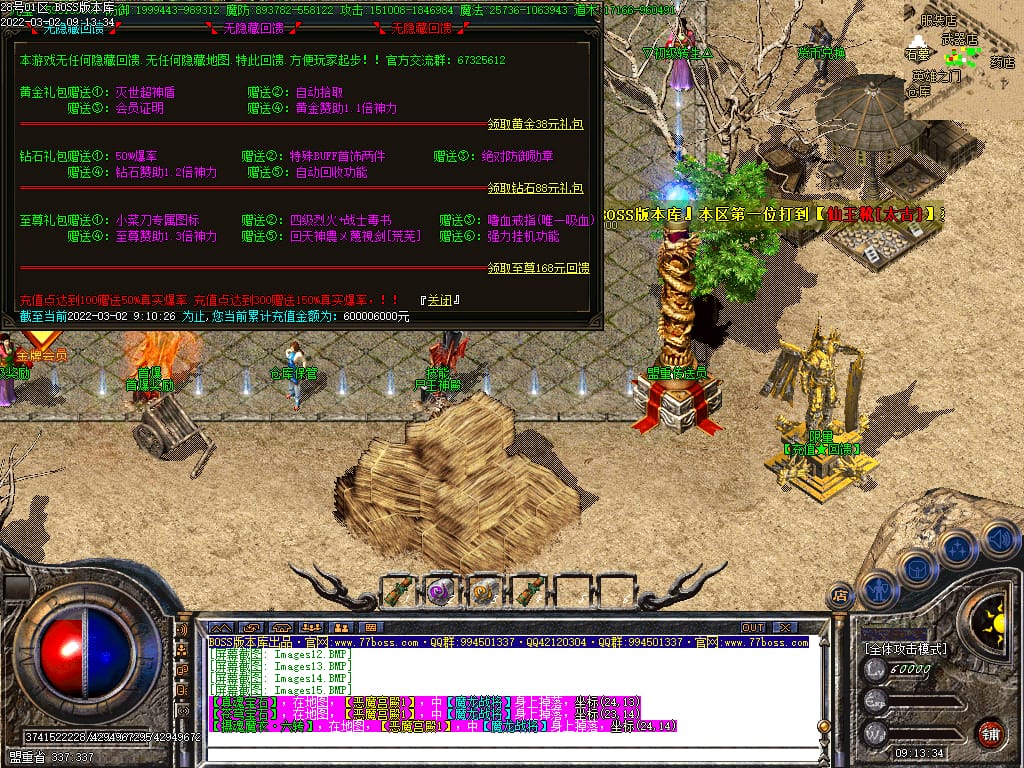Open the bag inventory icon
1024x768 pixels.
[916, 569]
